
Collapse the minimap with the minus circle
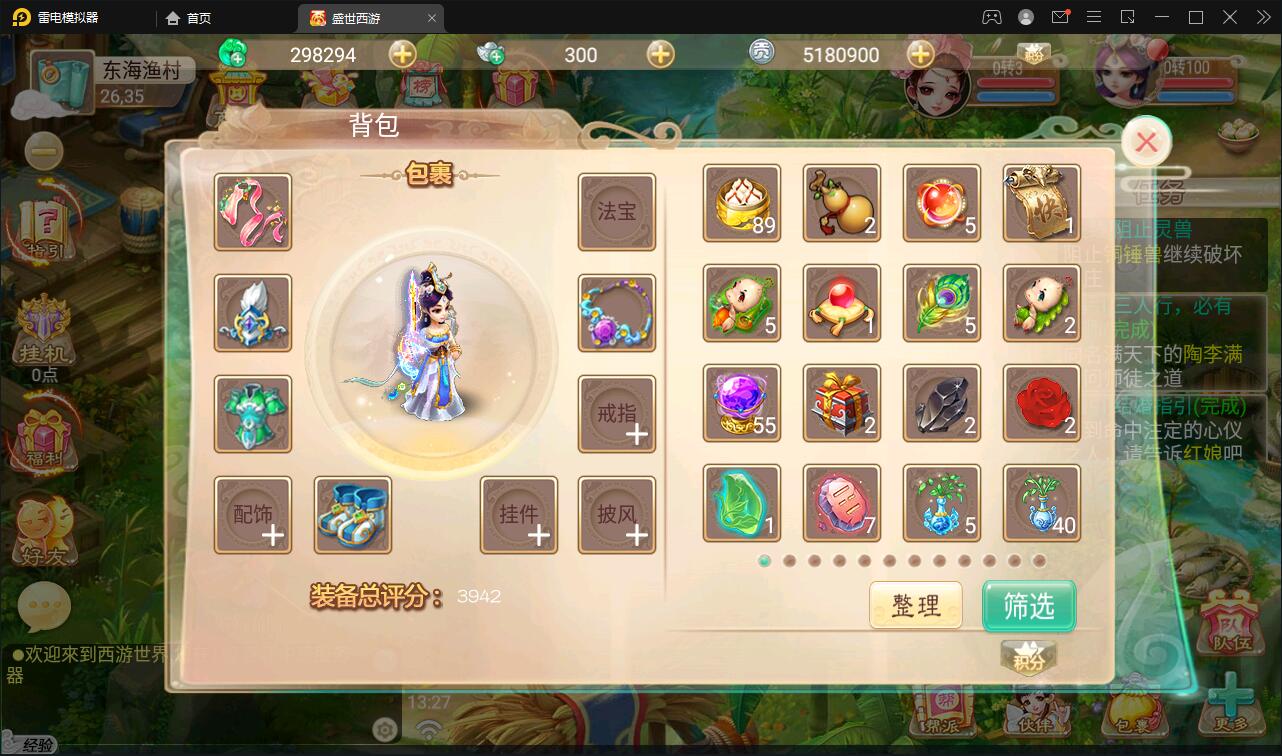[43, 151]
